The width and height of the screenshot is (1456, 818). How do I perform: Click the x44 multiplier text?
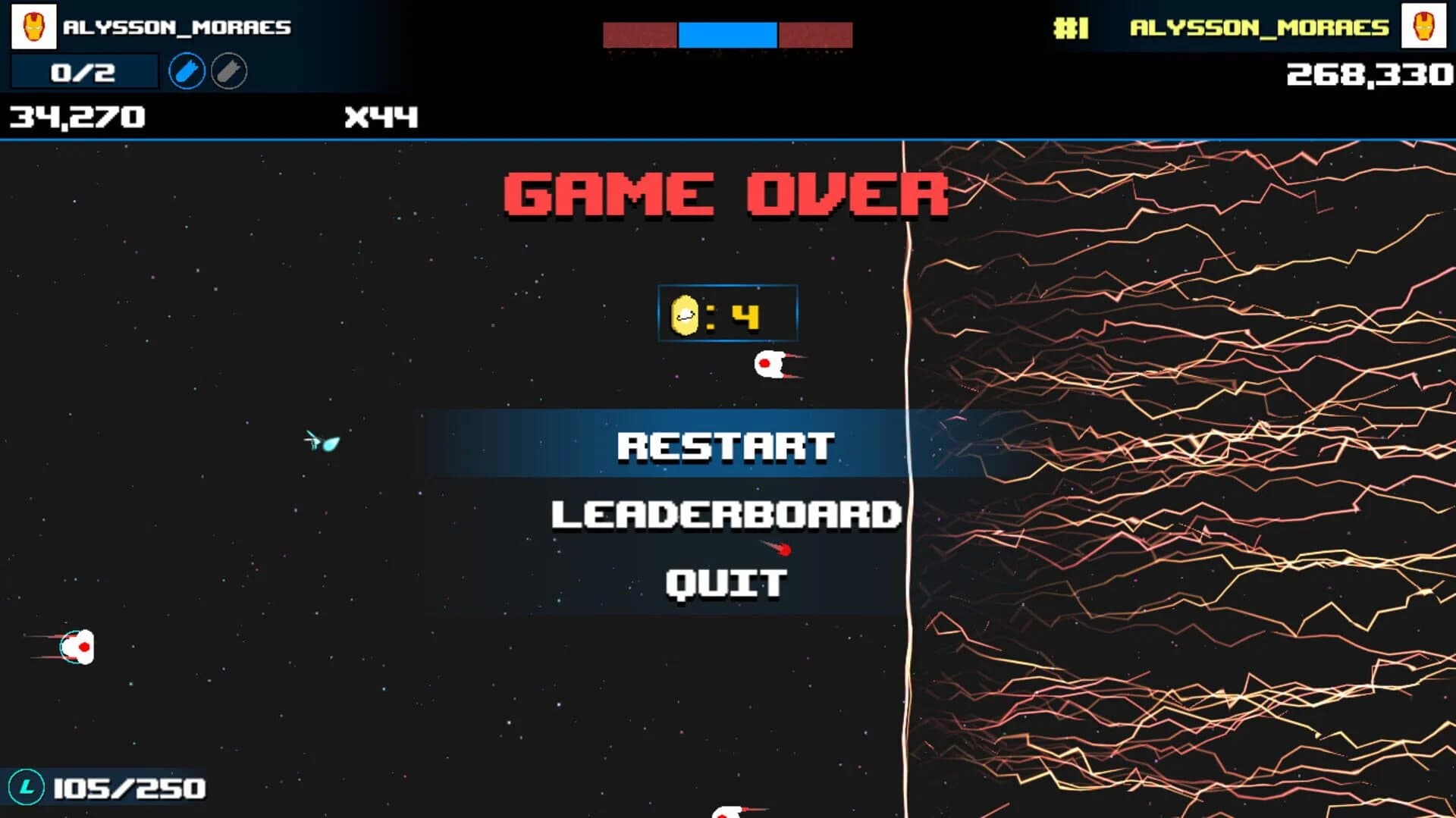coord(381,117)
